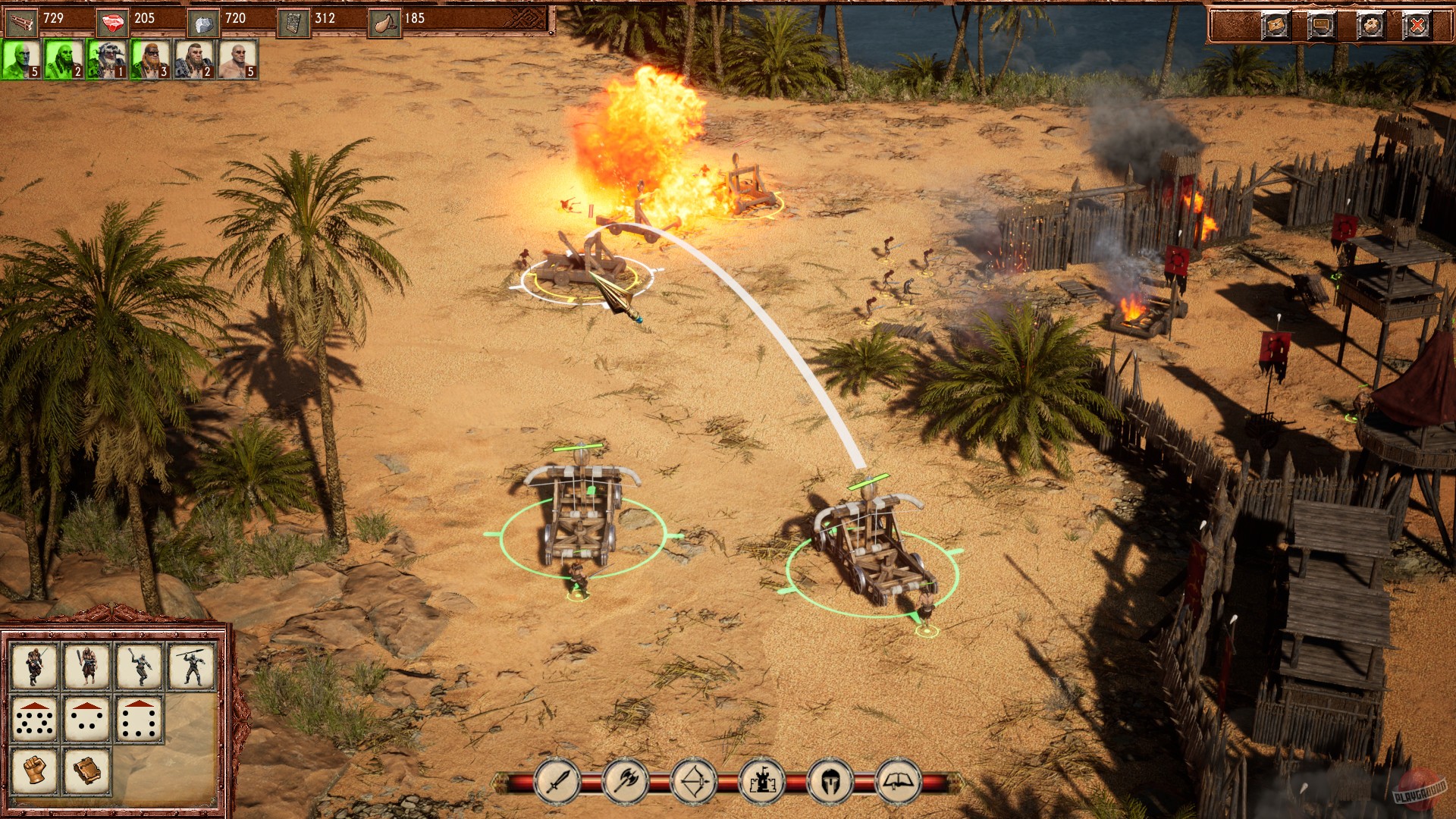Click the bald hero portrait showing 5 units
The height and width of the screenshot is (819, 1456).
click(x=240, y=61)
